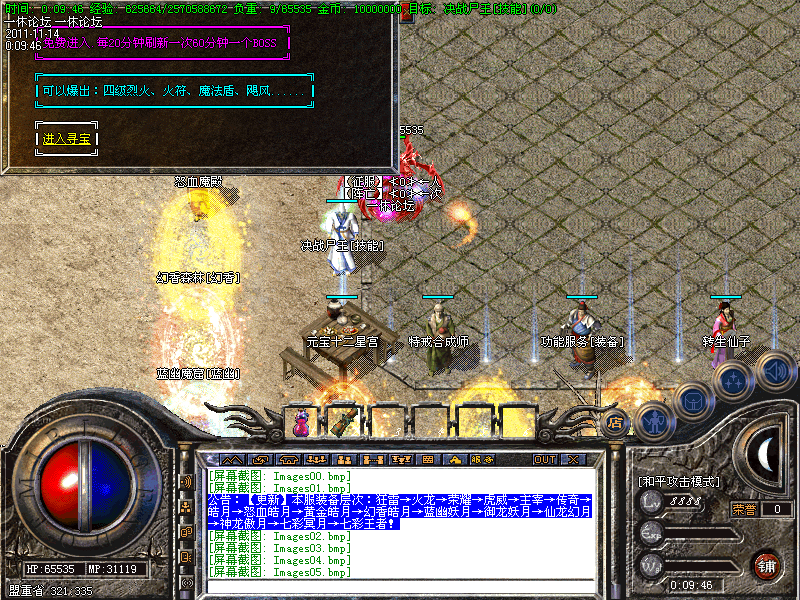Click the 服务 service toolbar button
This screenshot has height=600, width=800.
481,459
